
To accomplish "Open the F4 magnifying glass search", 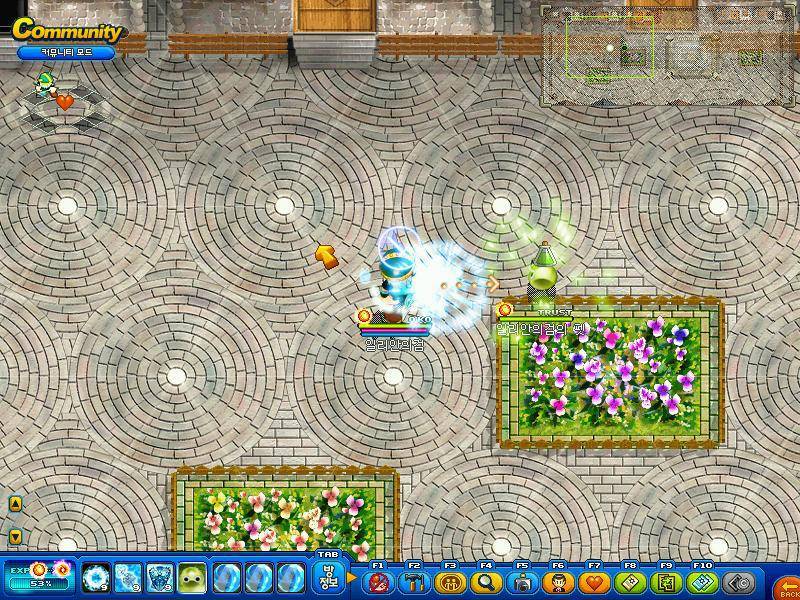I will point(487,581).
